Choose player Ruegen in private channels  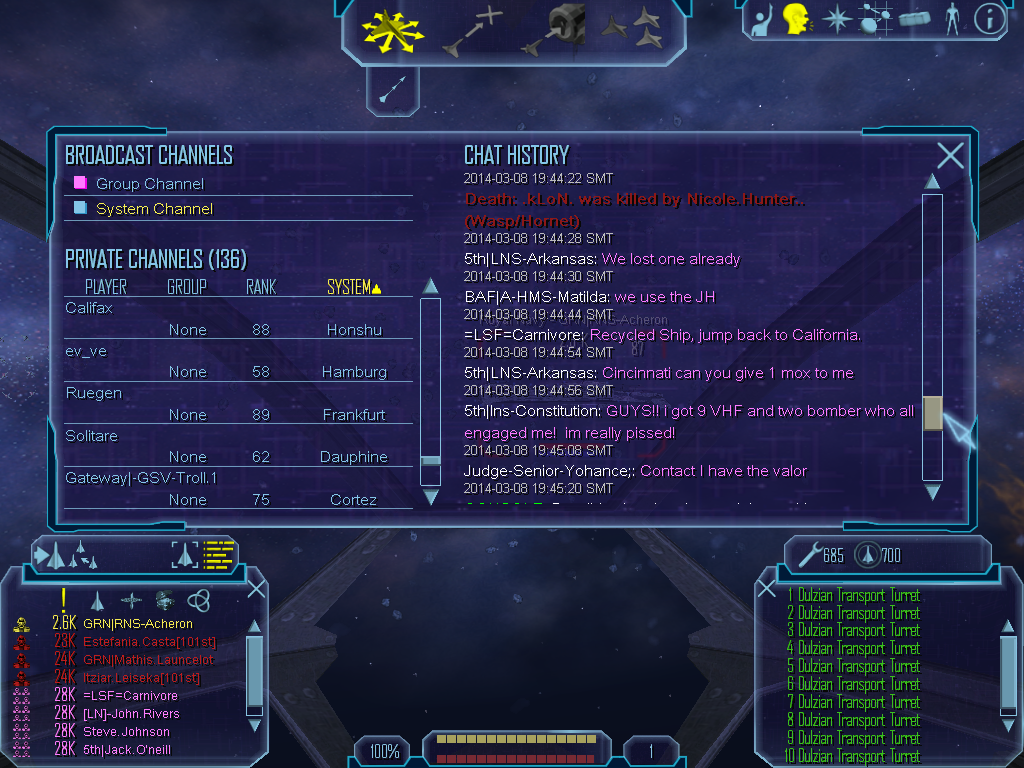[x=93, y=393]
